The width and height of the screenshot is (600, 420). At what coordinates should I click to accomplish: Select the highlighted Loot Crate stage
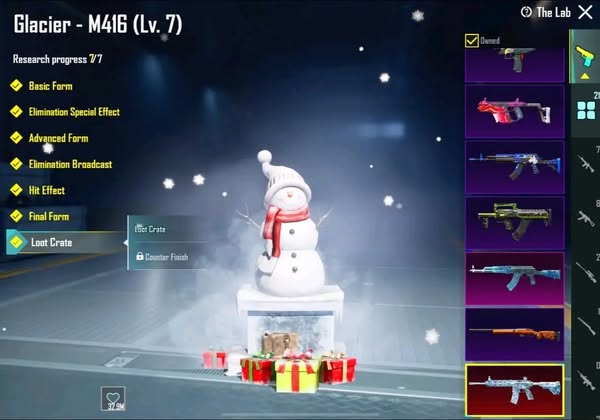click(60, 242)
